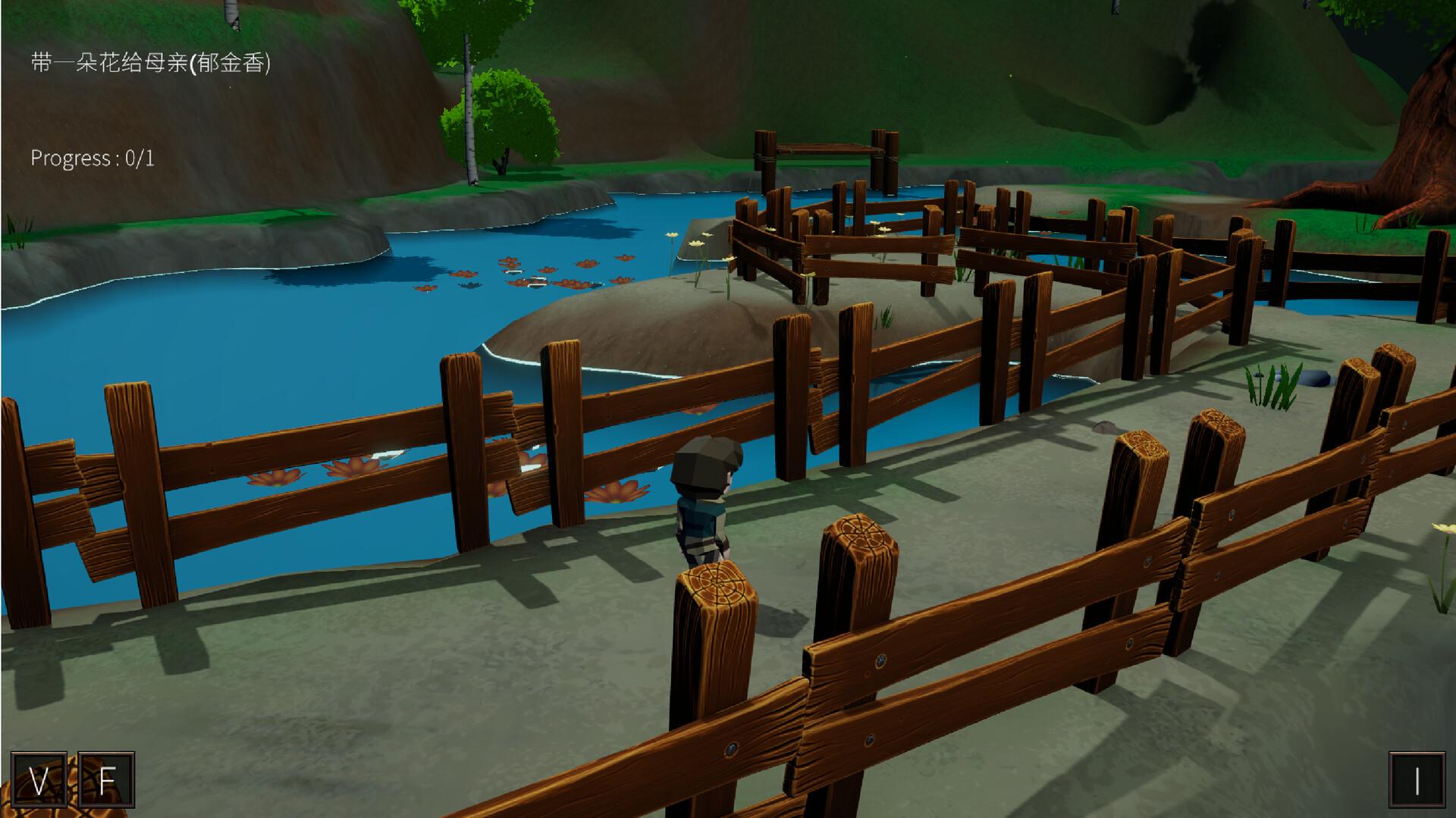1456x818 pixels.
Task: Select the flower quest objective text
Action: 150,62
